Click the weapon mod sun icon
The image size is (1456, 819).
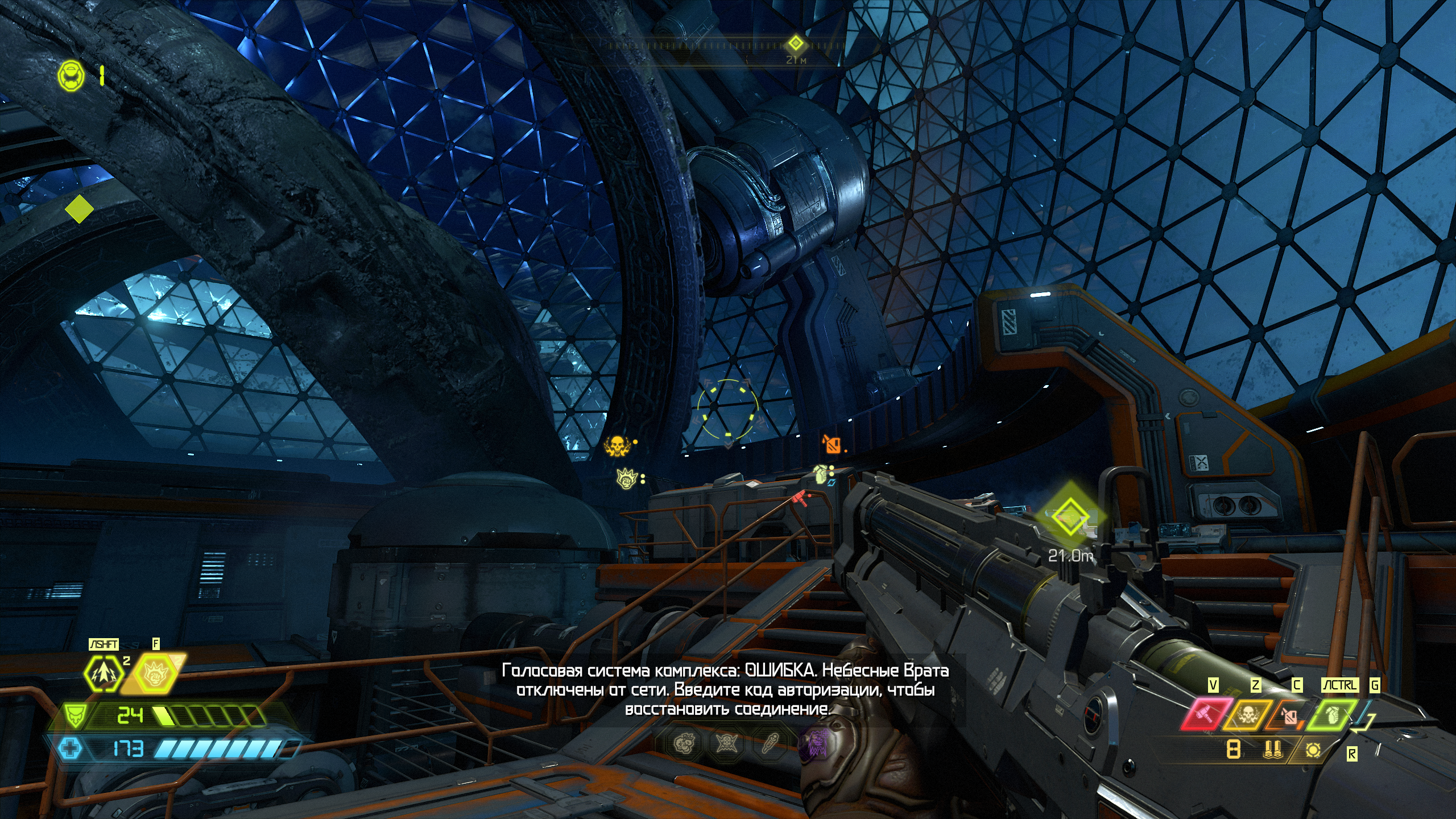click(x=1313, y=750)
